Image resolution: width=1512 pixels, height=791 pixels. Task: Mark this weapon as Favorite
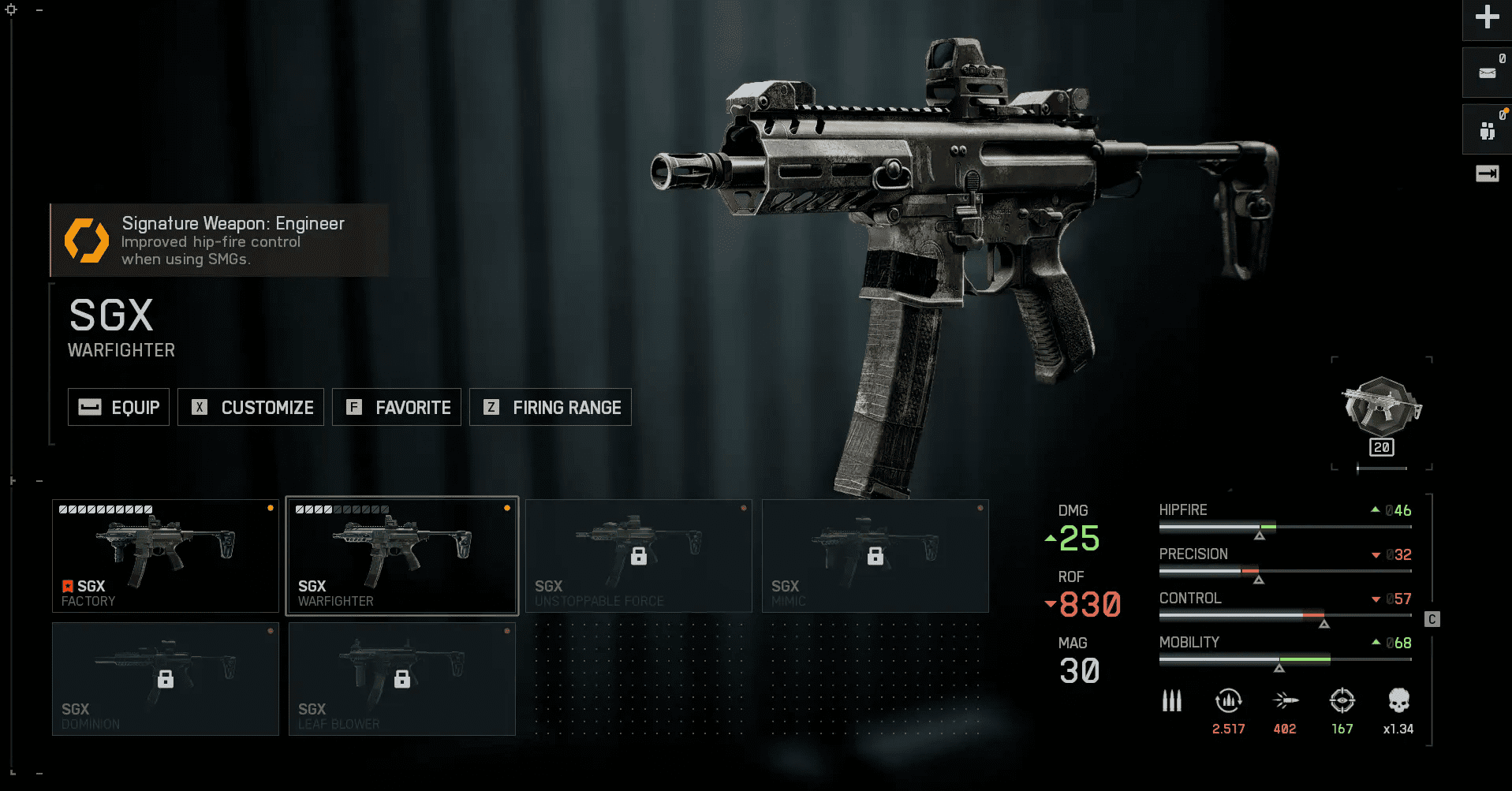[x=397, y=407]
